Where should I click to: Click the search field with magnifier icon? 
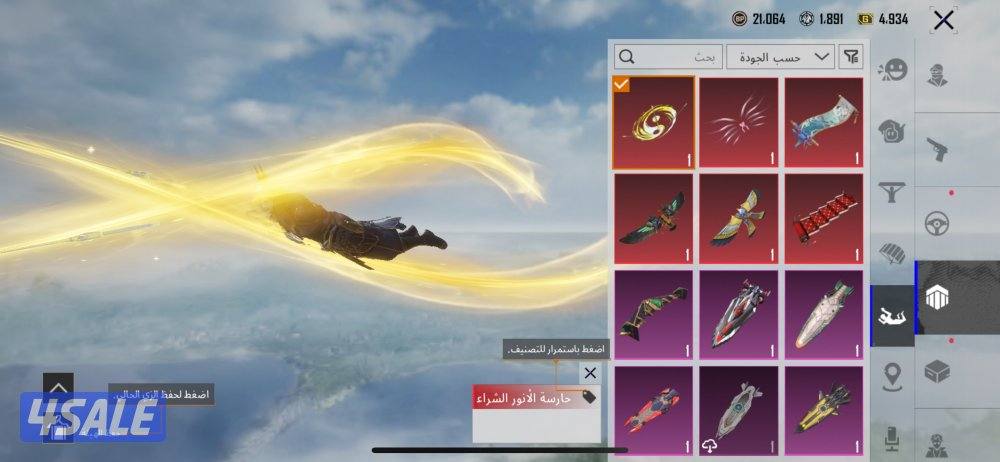pyautogui.click(x=668, y=57)
